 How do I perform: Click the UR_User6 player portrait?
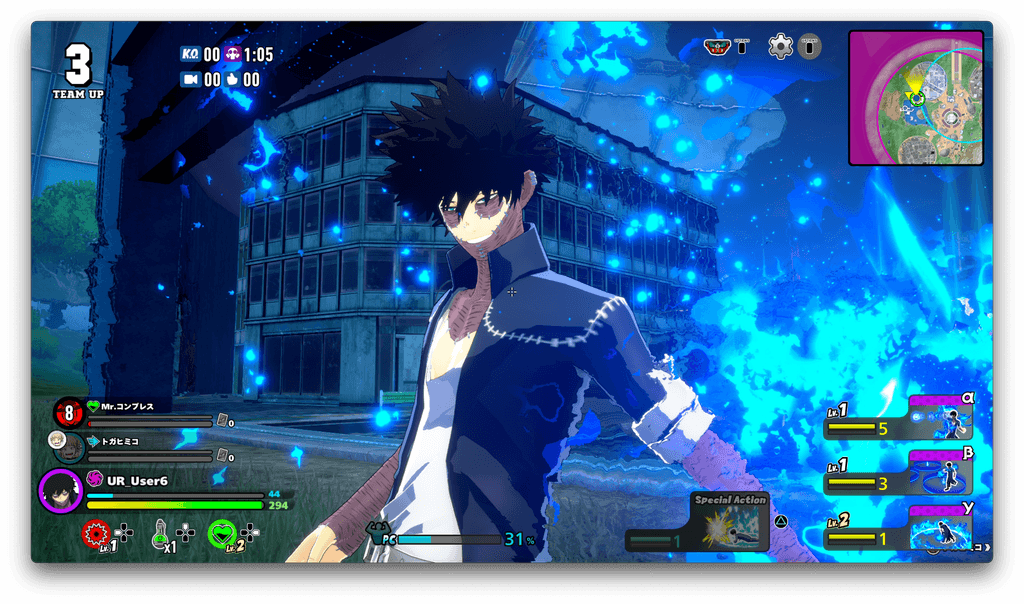[x=60, y=490]
